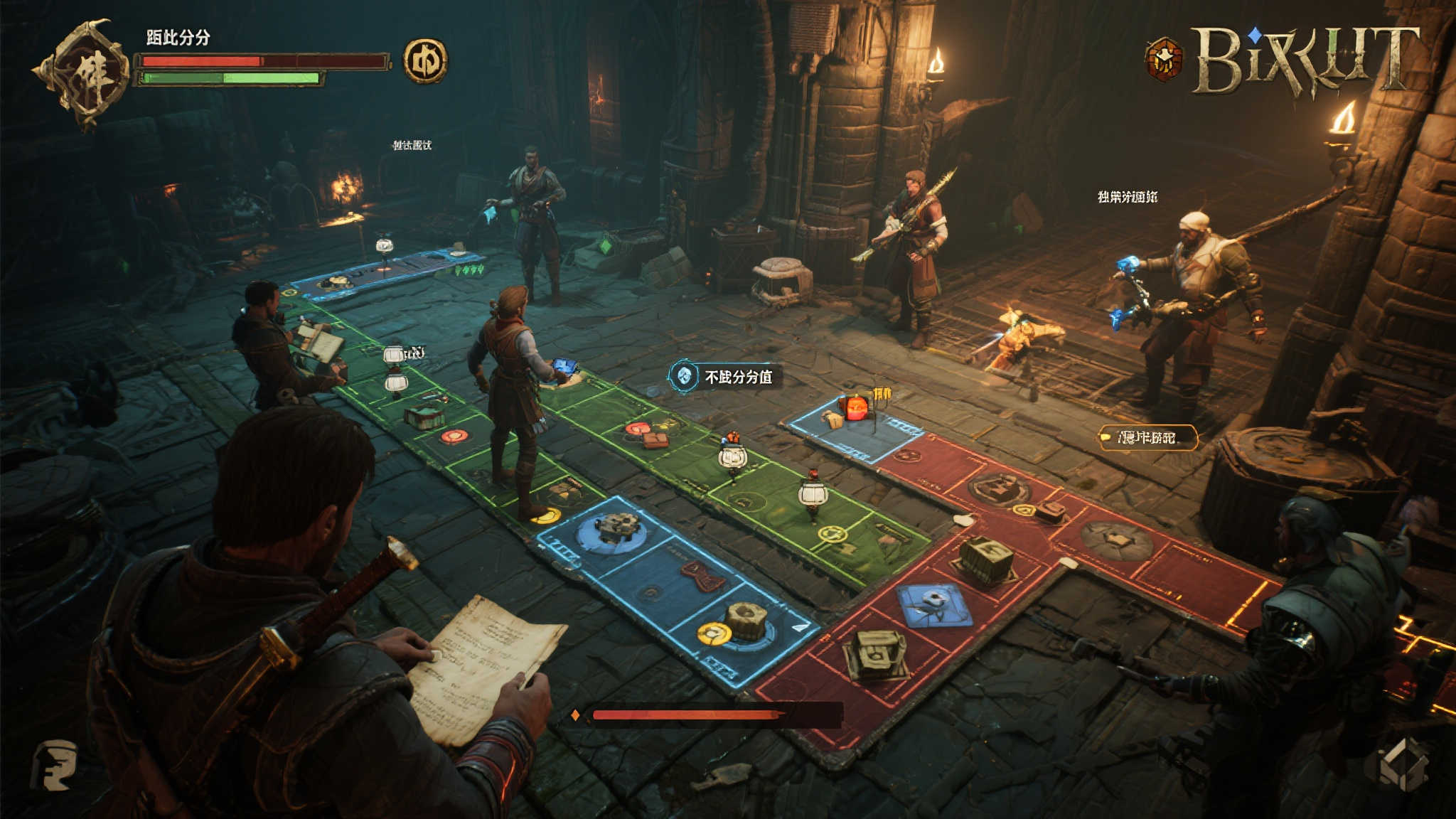Click the grey cube icon in bottom corner
Image resolution: width=1456 pixels, height=819 pixels.
click(1402, 764)
